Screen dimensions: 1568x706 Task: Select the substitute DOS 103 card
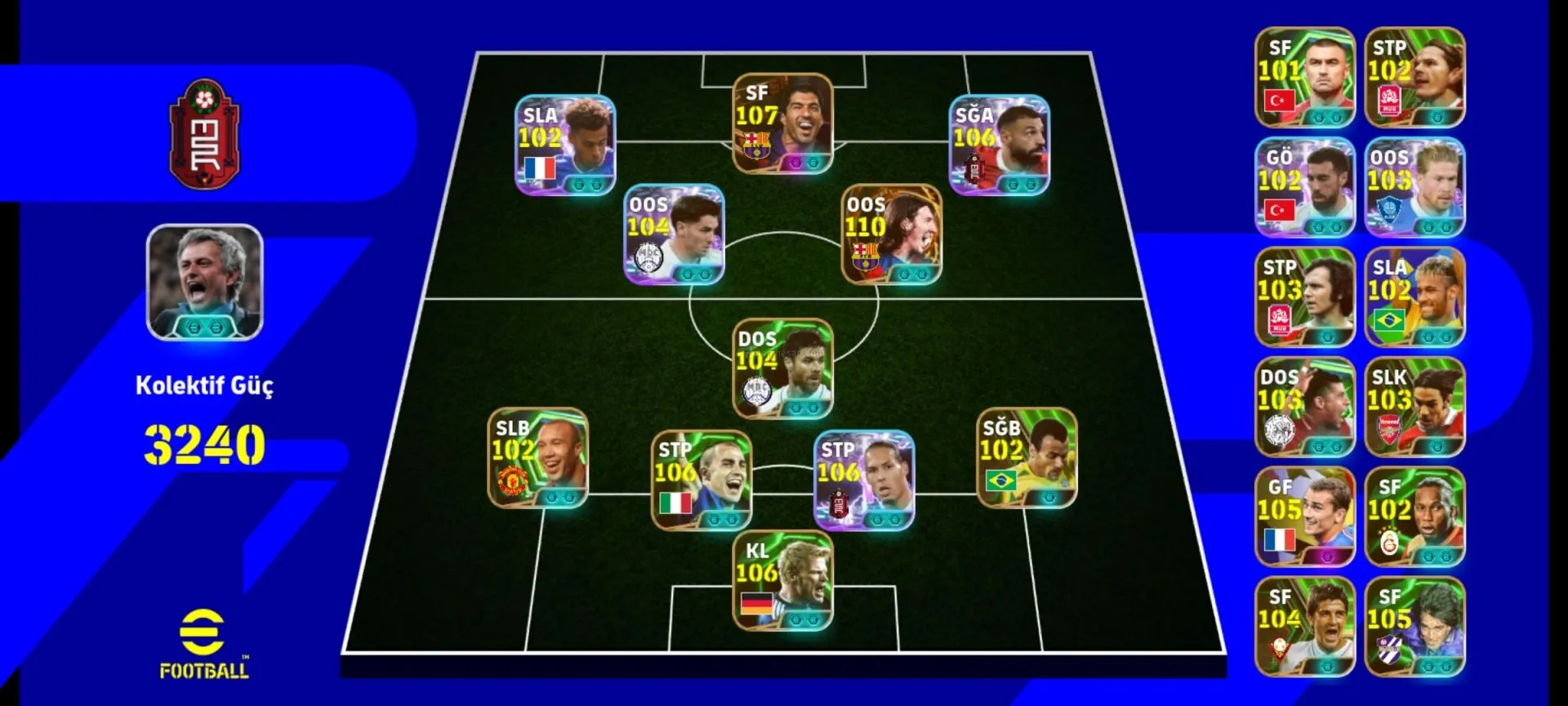(x=1304, y=407)
